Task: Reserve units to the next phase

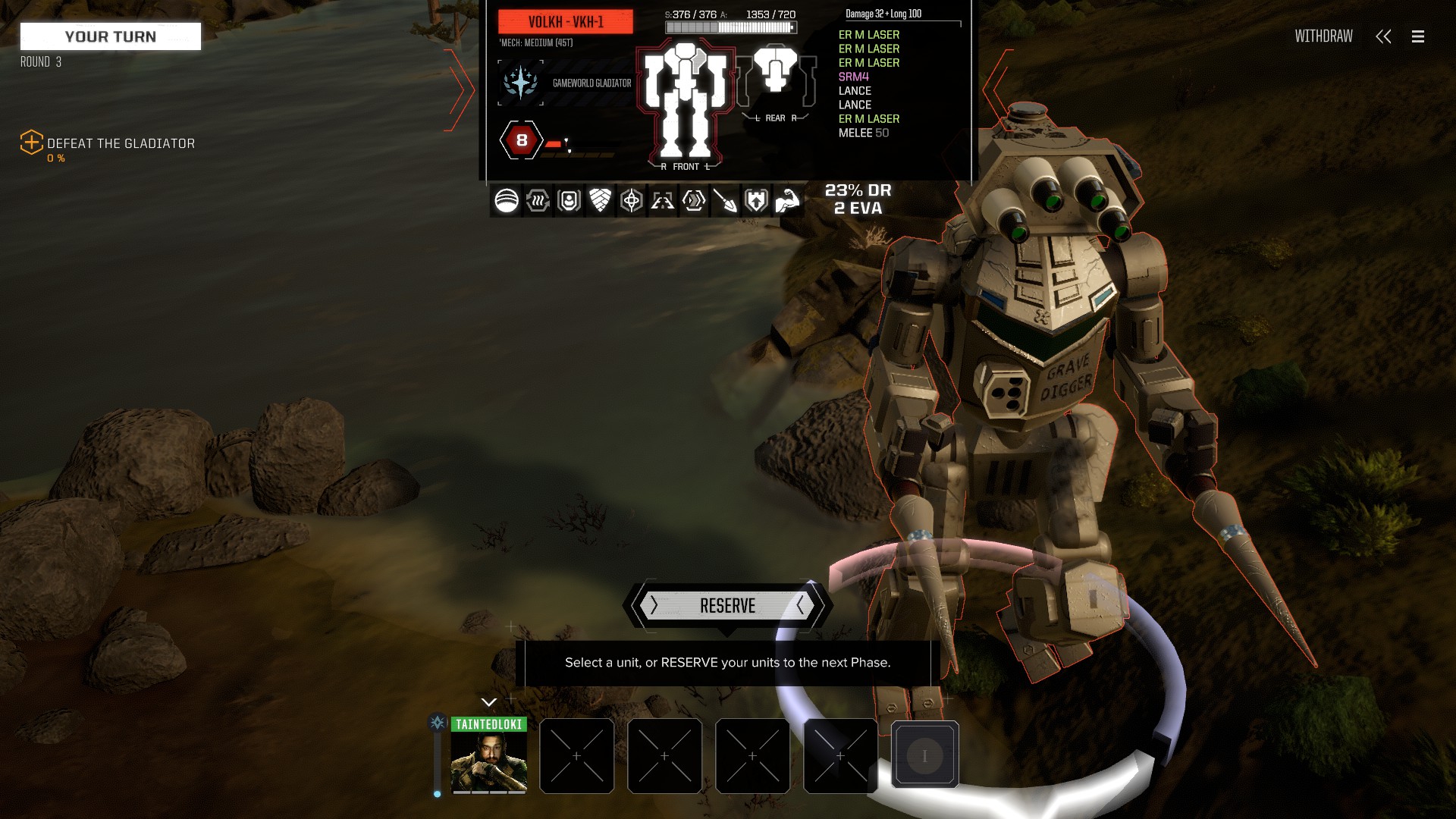Action: pos(727,606)
